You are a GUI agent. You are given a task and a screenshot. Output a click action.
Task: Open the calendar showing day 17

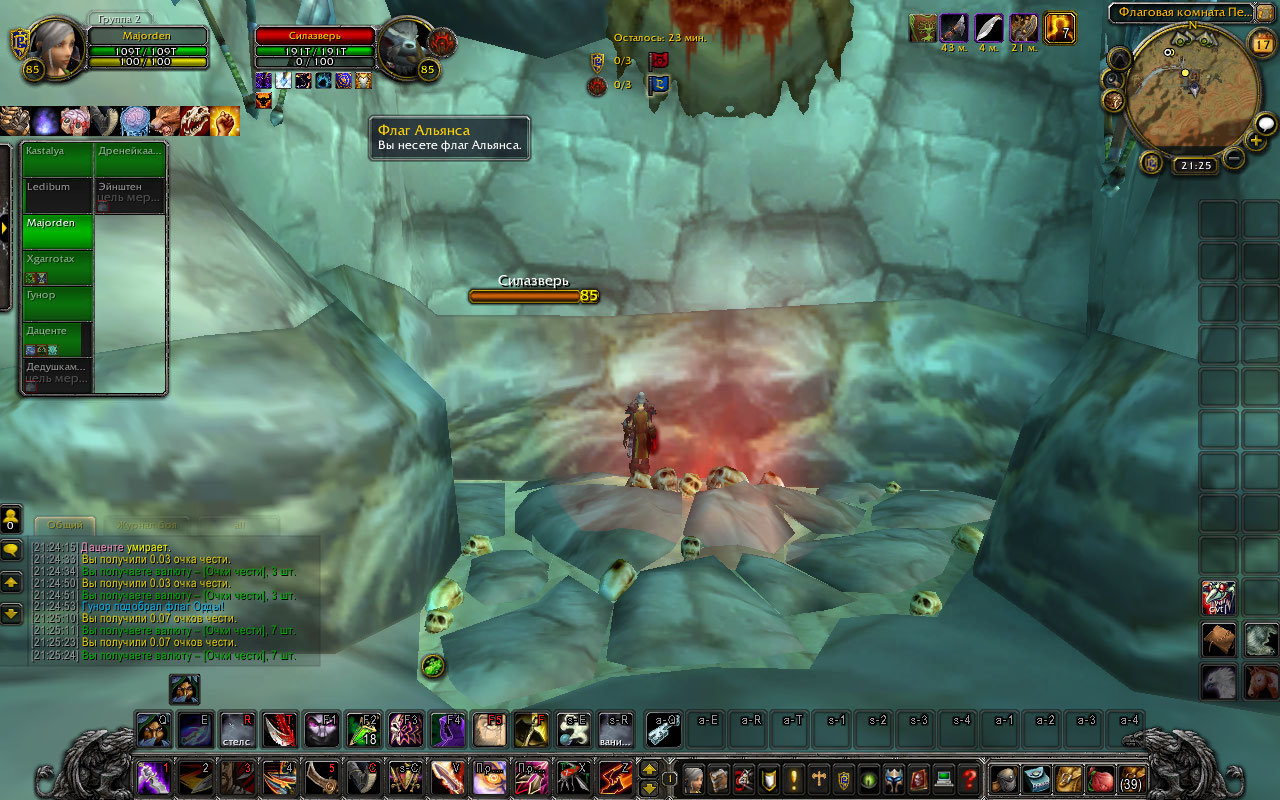click(1262, 44)
